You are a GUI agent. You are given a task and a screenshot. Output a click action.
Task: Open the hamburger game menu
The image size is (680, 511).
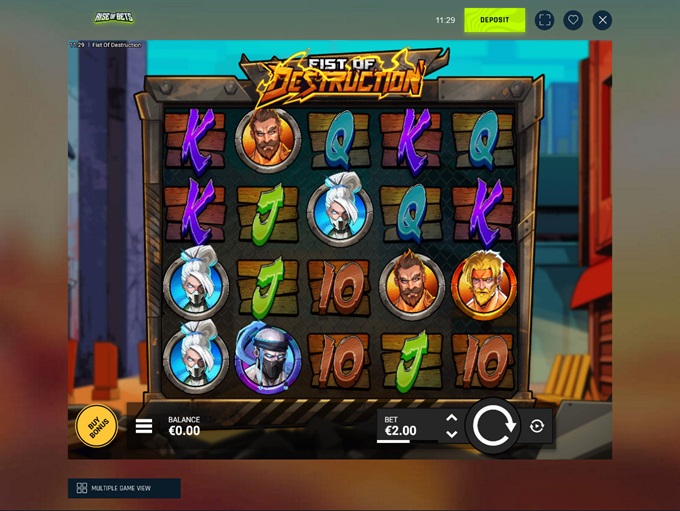click(144, 426)
